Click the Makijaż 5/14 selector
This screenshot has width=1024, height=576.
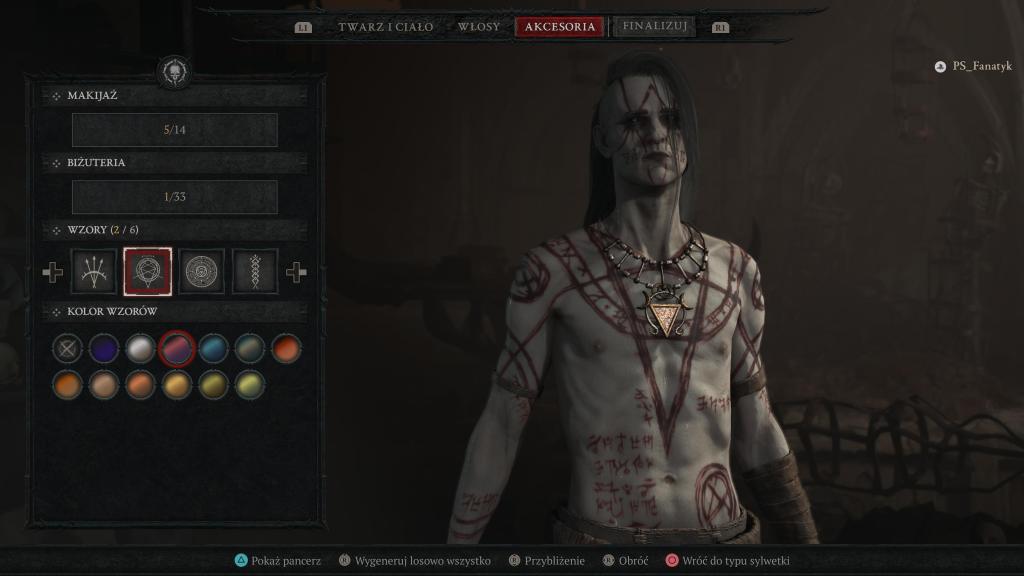click(x=175, y=130)
